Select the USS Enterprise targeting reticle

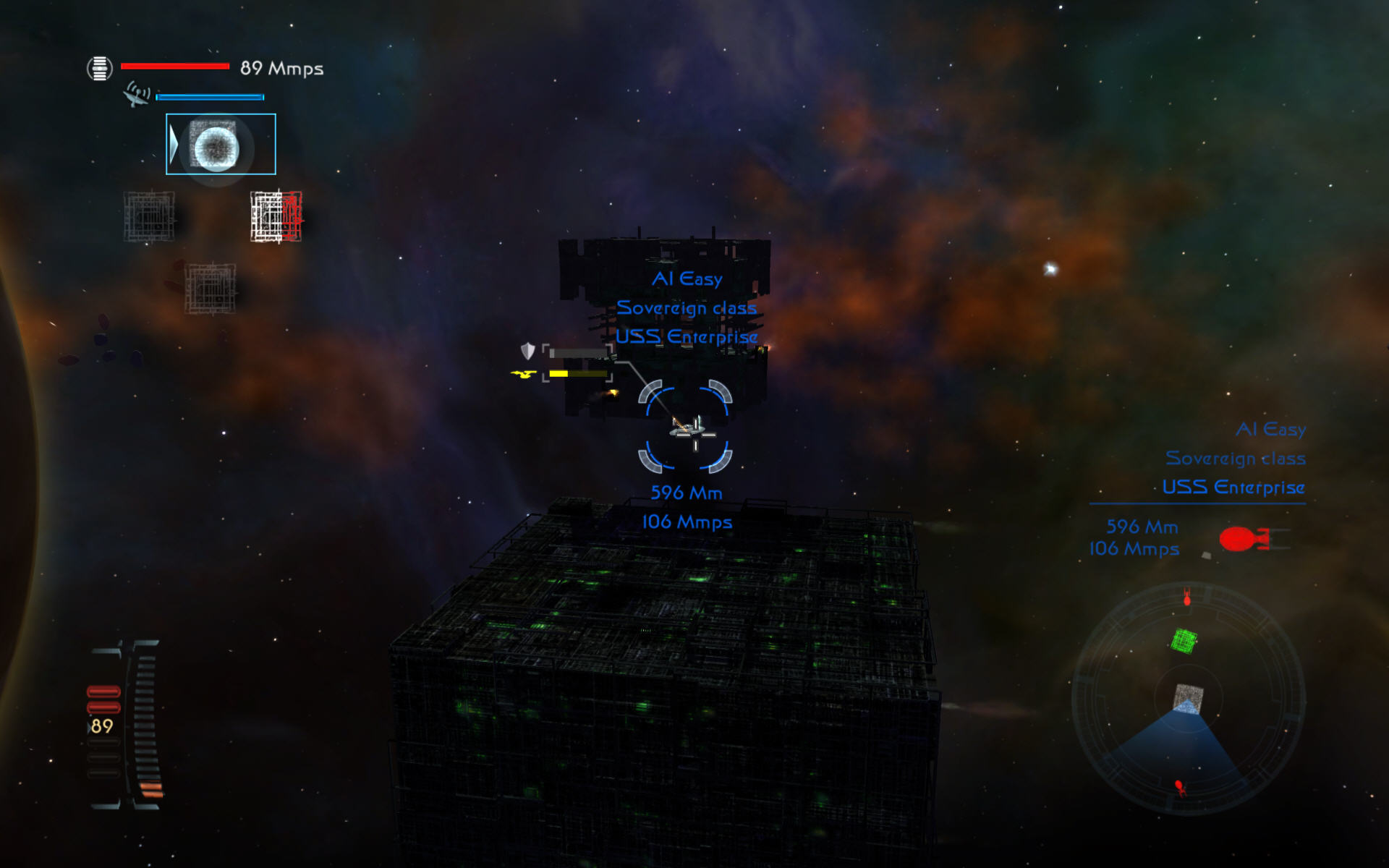[x=685, y=427]
